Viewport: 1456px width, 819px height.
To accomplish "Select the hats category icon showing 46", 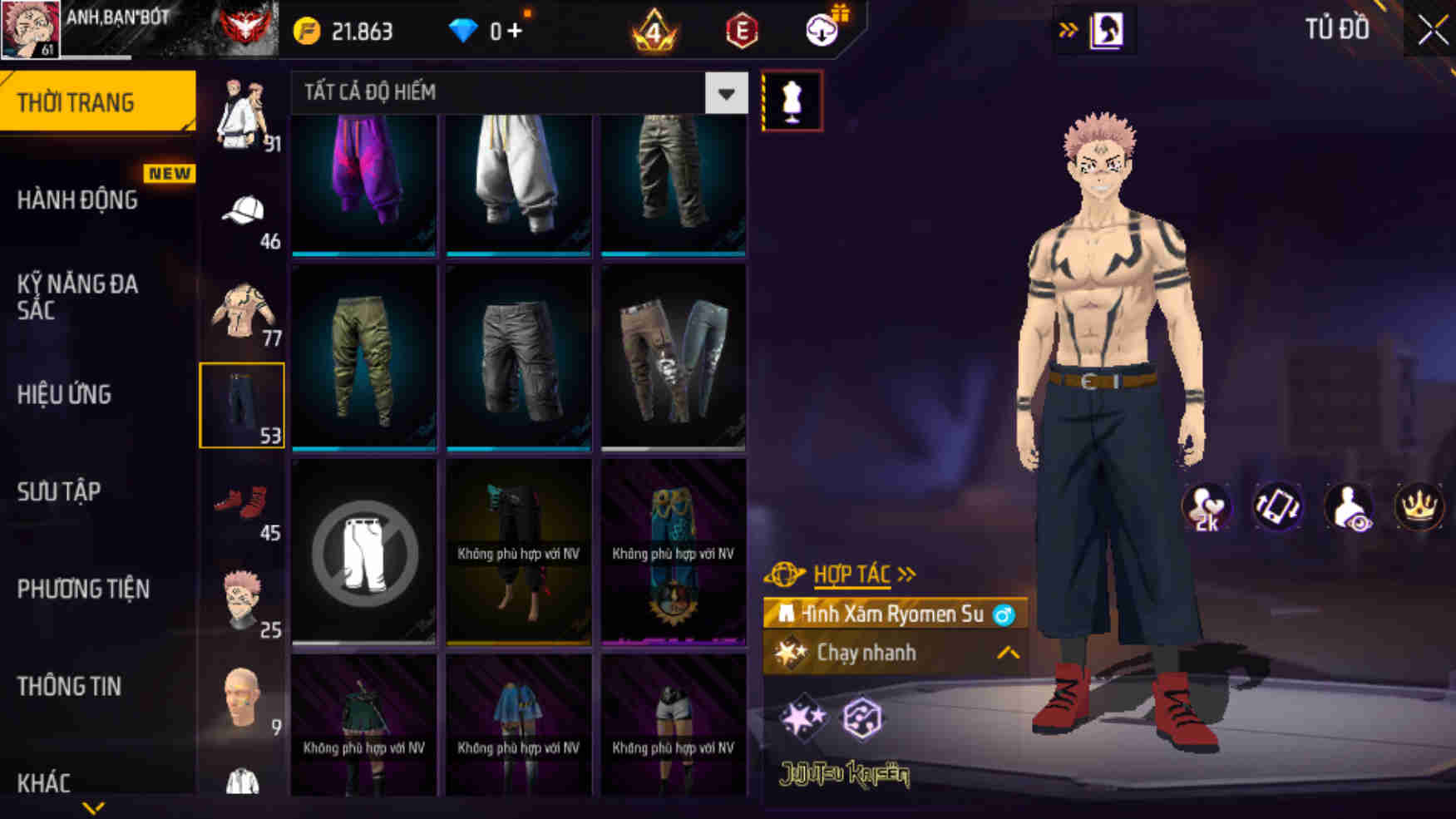I will (242, 210).
